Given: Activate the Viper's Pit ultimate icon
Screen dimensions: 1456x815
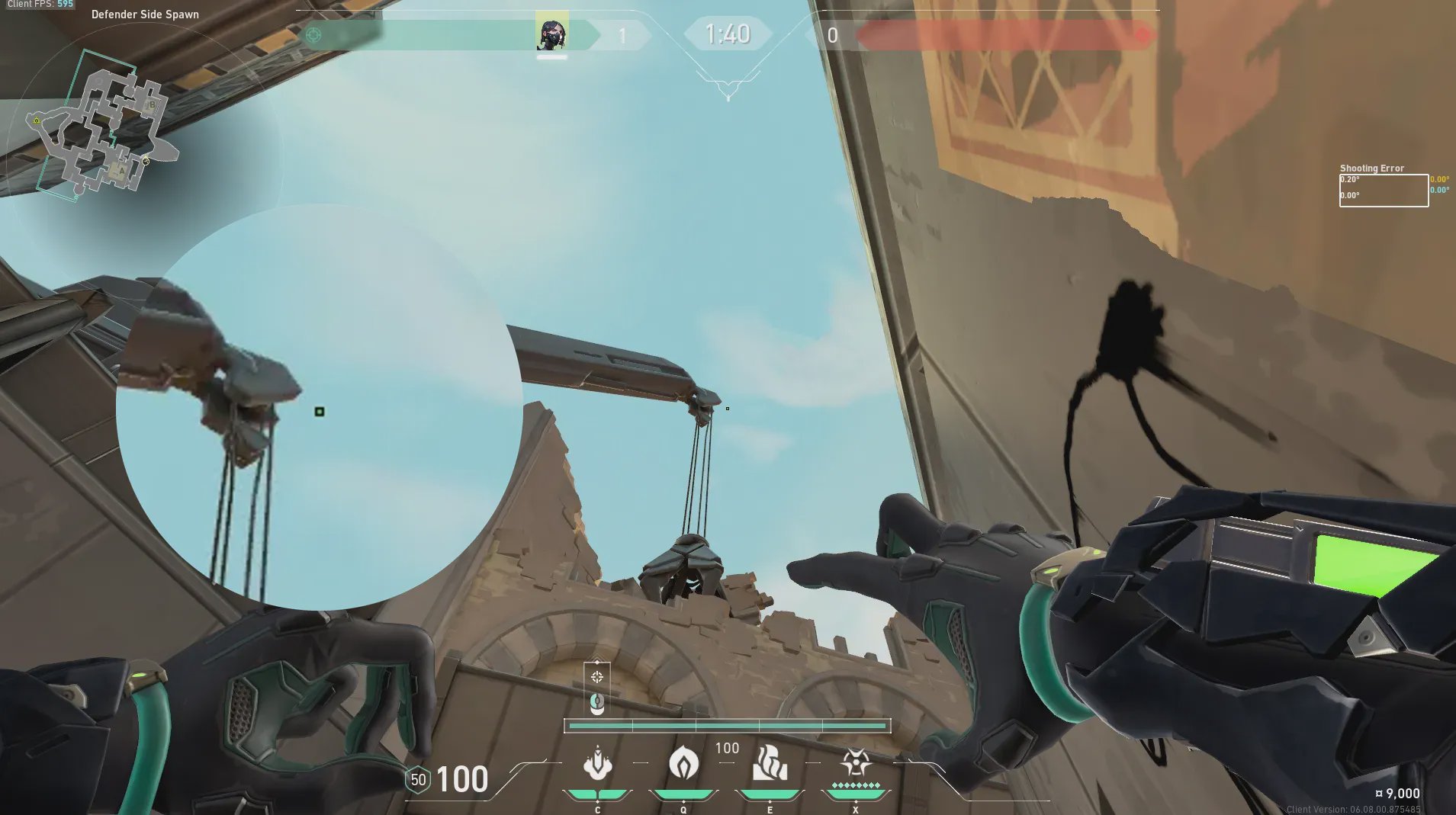Looking at the screenshot, I should click(x=856, y=762).
